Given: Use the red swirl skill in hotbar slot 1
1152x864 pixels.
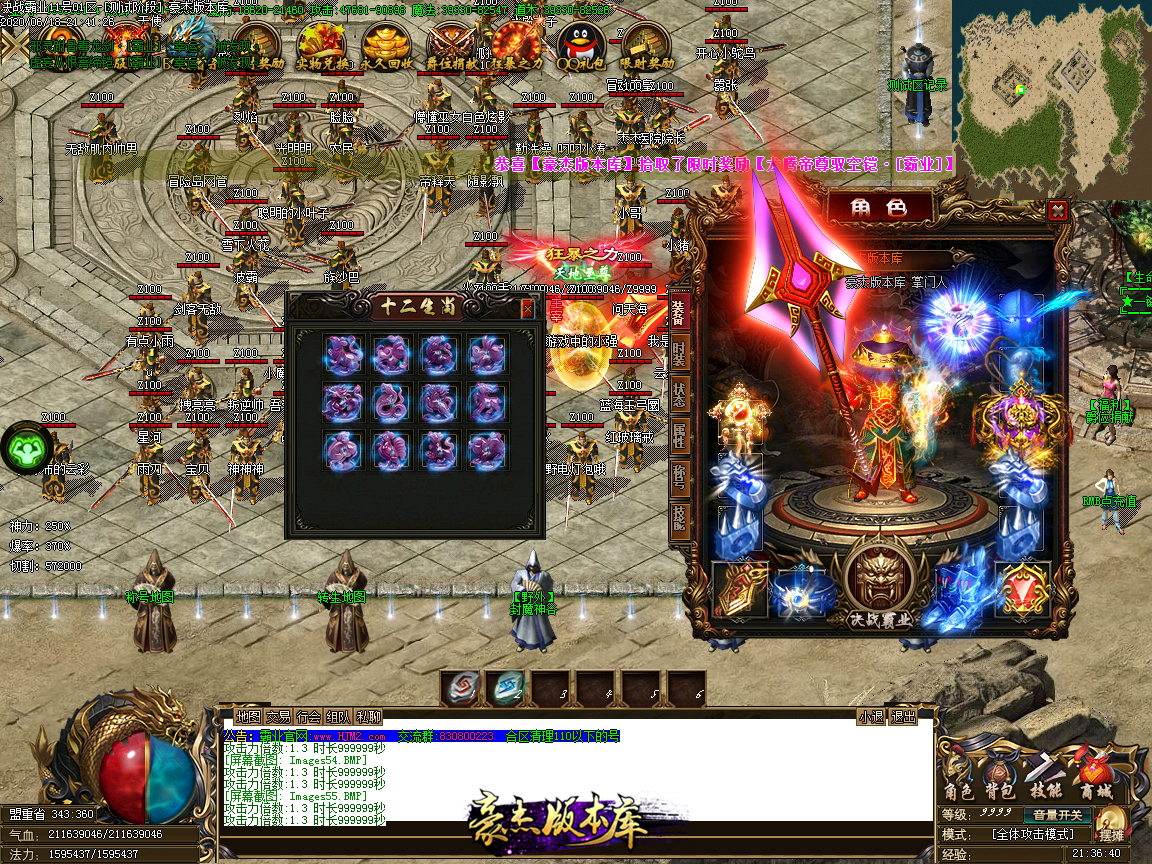Looking at the screenshot, I should (460, 688).
